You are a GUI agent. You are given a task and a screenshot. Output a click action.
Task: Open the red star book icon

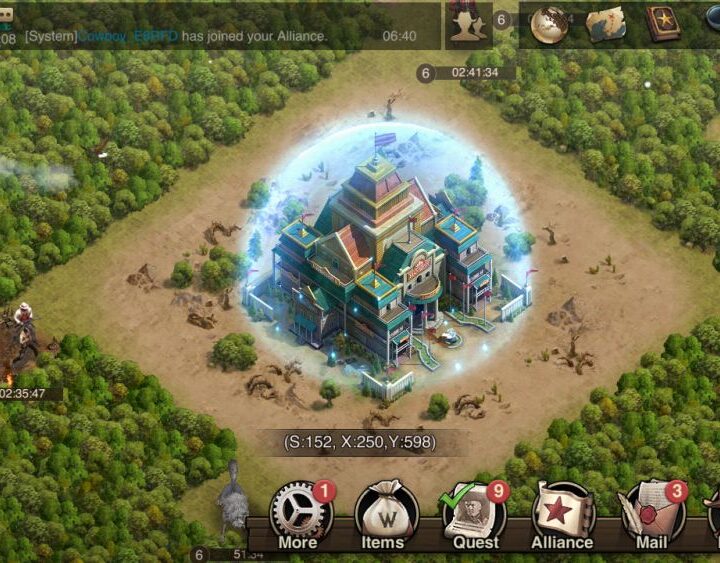[662, 25]
